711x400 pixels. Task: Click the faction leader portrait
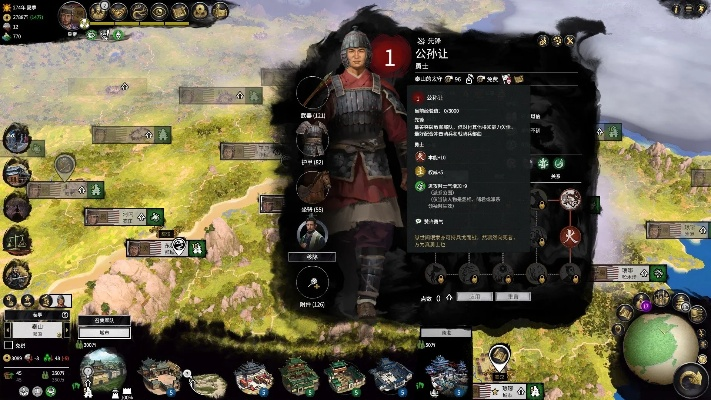tap(72, 14)
